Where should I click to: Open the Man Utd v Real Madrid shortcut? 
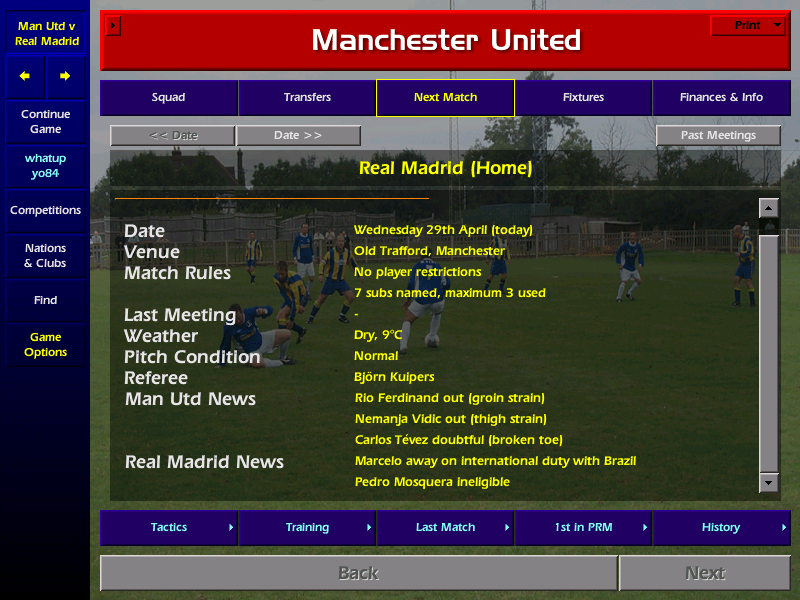(x=45, y=33)
